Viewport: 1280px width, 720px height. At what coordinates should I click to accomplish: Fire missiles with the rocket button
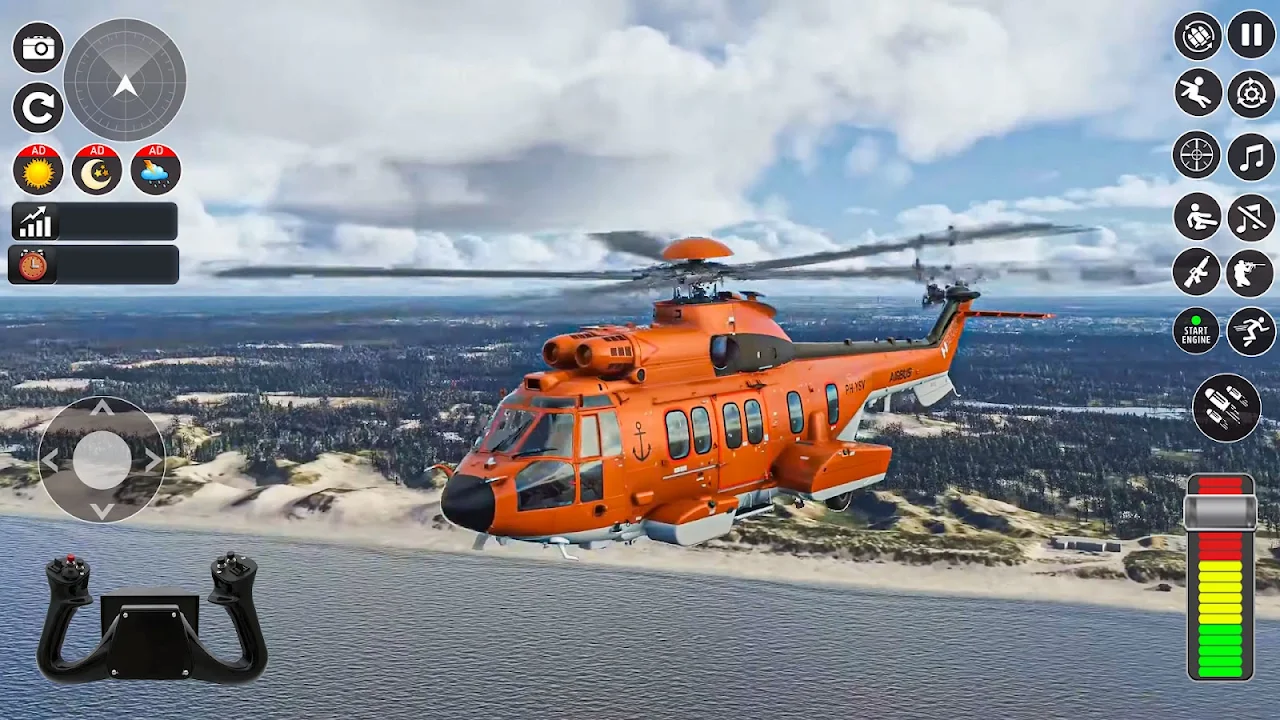pyautogui.click(x=1227, y=408)
